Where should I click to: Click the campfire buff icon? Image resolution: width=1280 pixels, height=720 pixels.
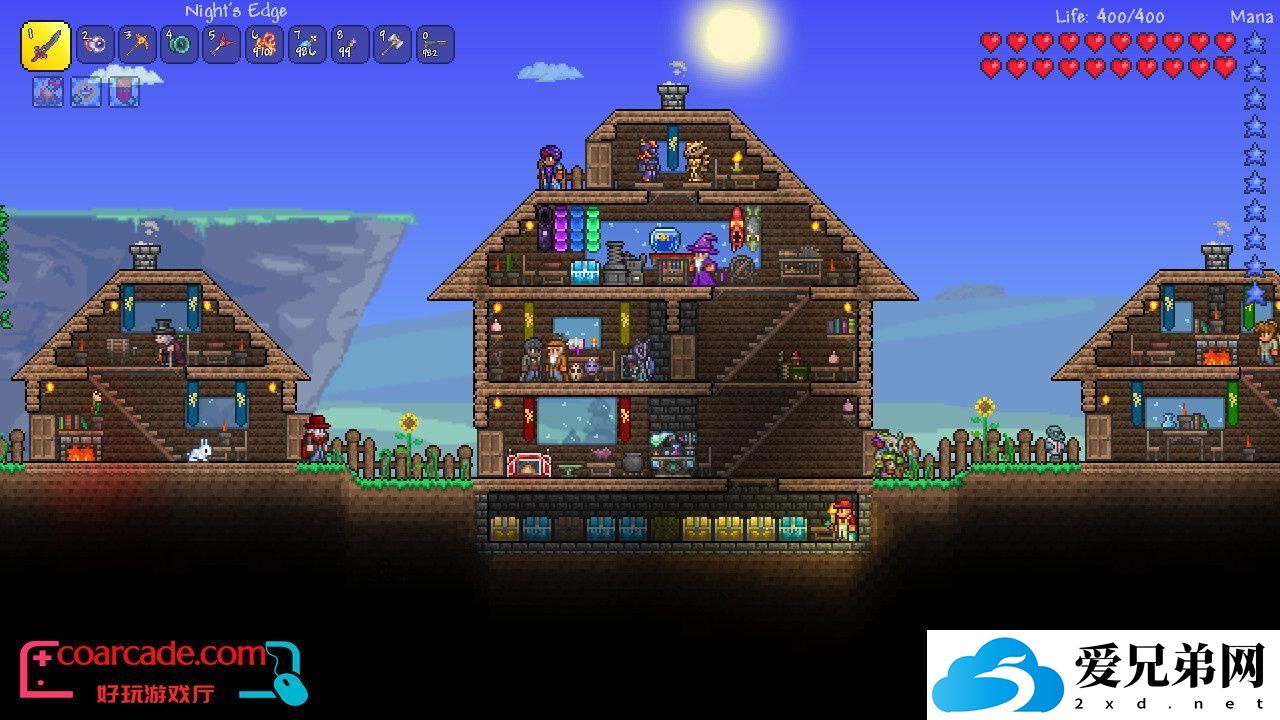tap(48, 92)
